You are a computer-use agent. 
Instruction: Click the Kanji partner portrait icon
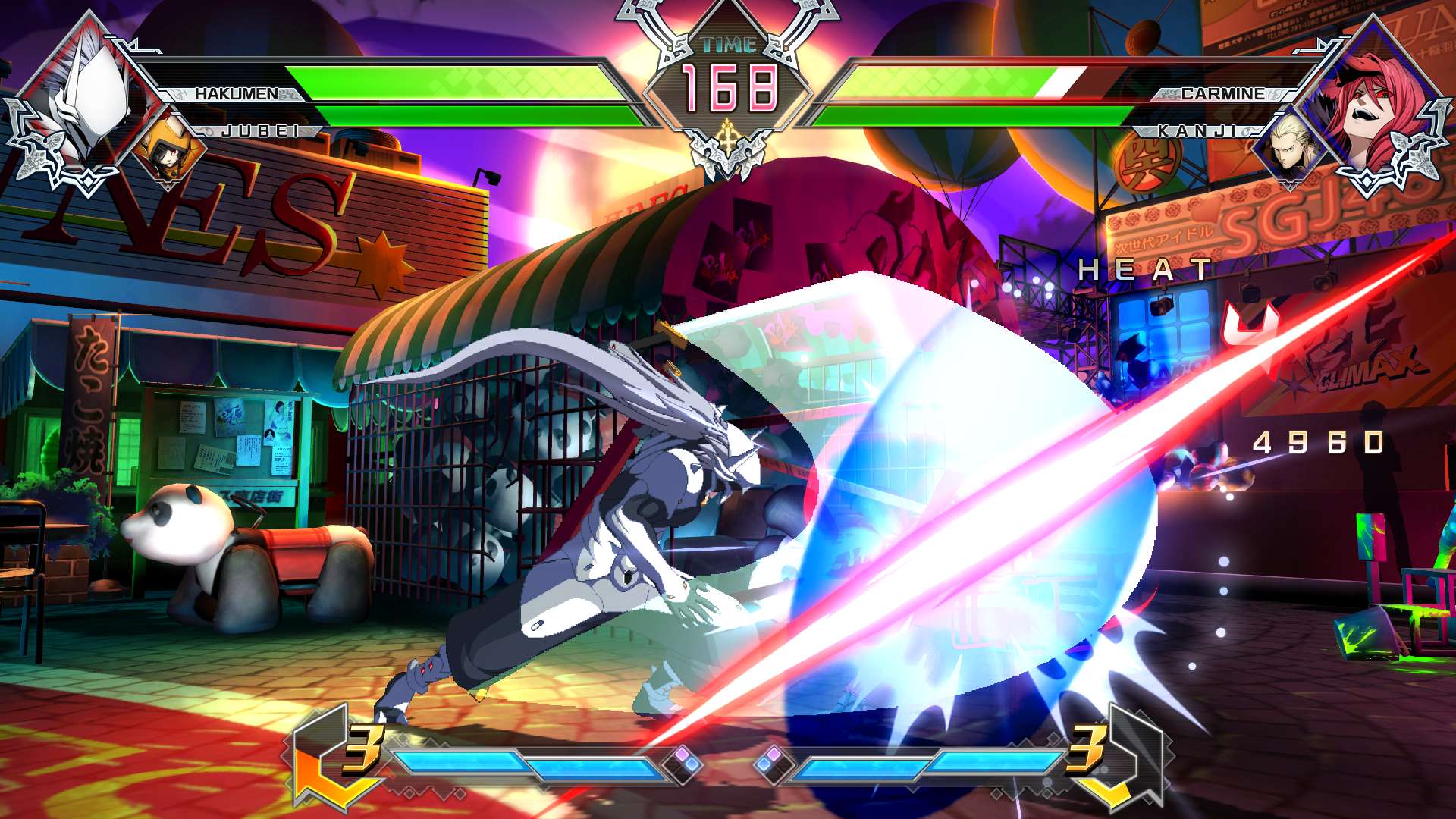click(x=1291, y=146)
